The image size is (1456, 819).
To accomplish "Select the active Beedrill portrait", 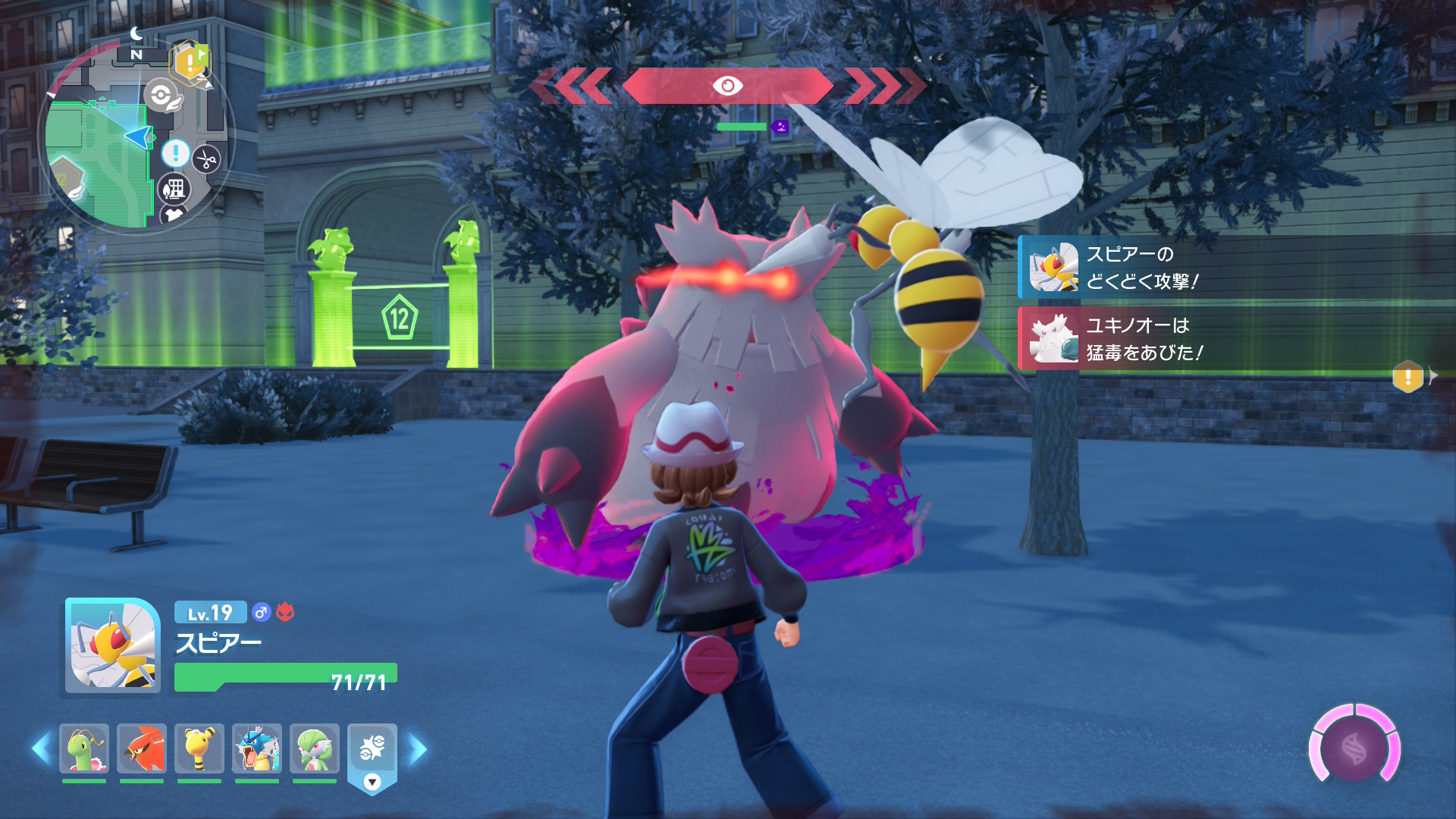I will [x=112, y=646].
